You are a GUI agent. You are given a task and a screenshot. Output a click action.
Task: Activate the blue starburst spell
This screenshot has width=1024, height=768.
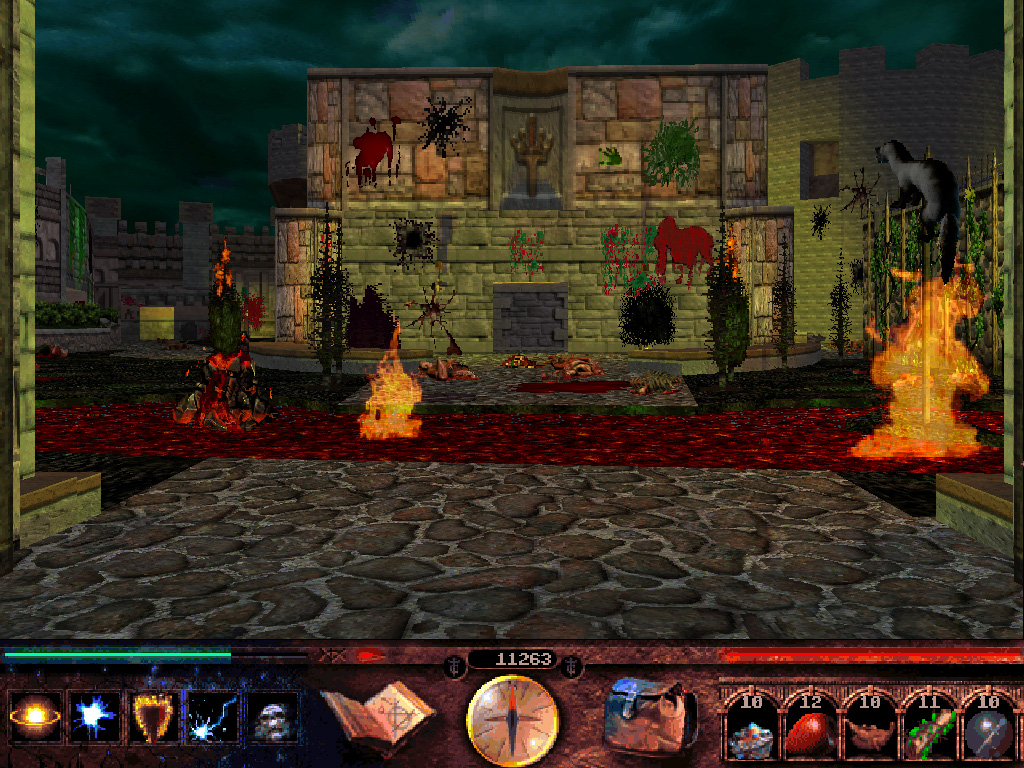(x=96, y=717)
